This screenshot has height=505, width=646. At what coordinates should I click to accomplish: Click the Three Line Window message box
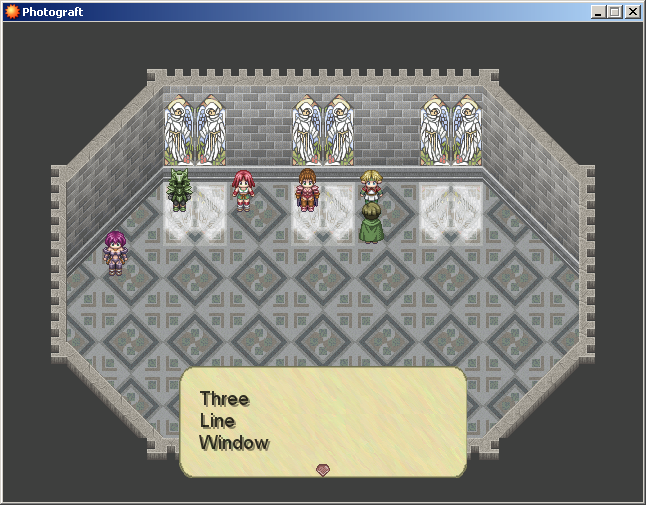click(x=322, y=421)
